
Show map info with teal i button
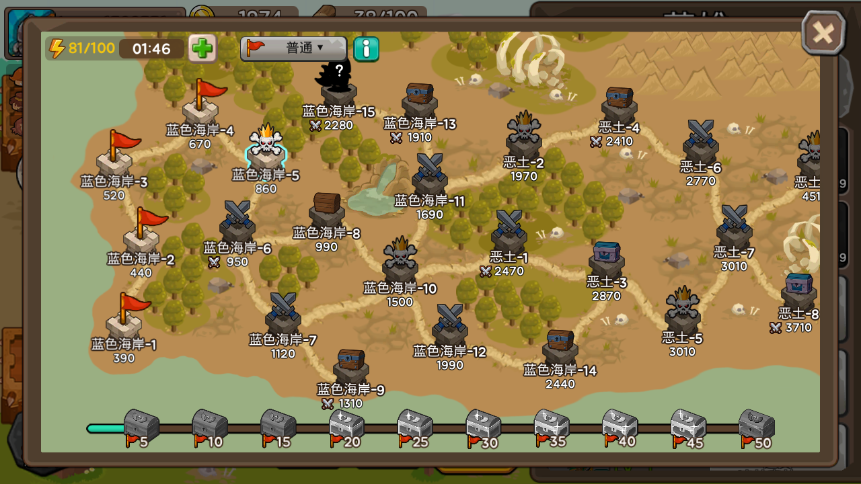click(x=366, y=48)
